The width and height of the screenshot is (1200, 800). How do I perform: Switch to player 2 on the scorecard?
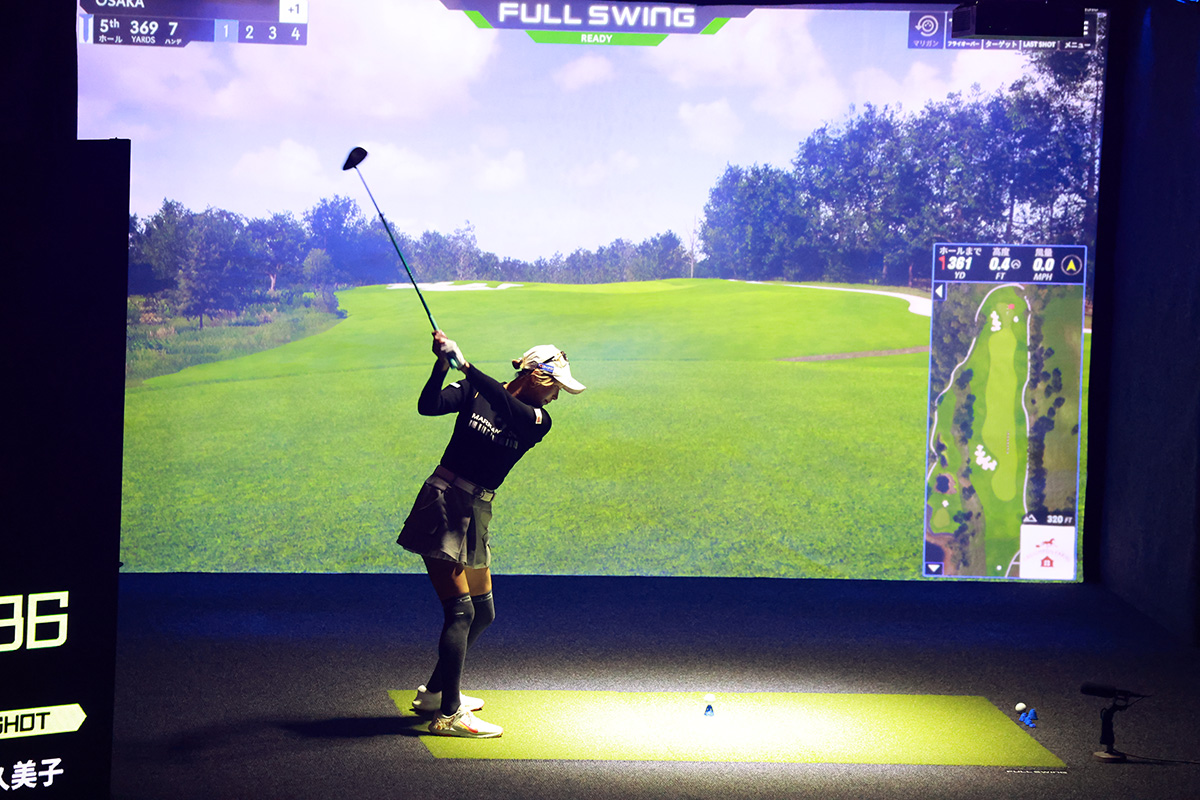tap(248, 32)
